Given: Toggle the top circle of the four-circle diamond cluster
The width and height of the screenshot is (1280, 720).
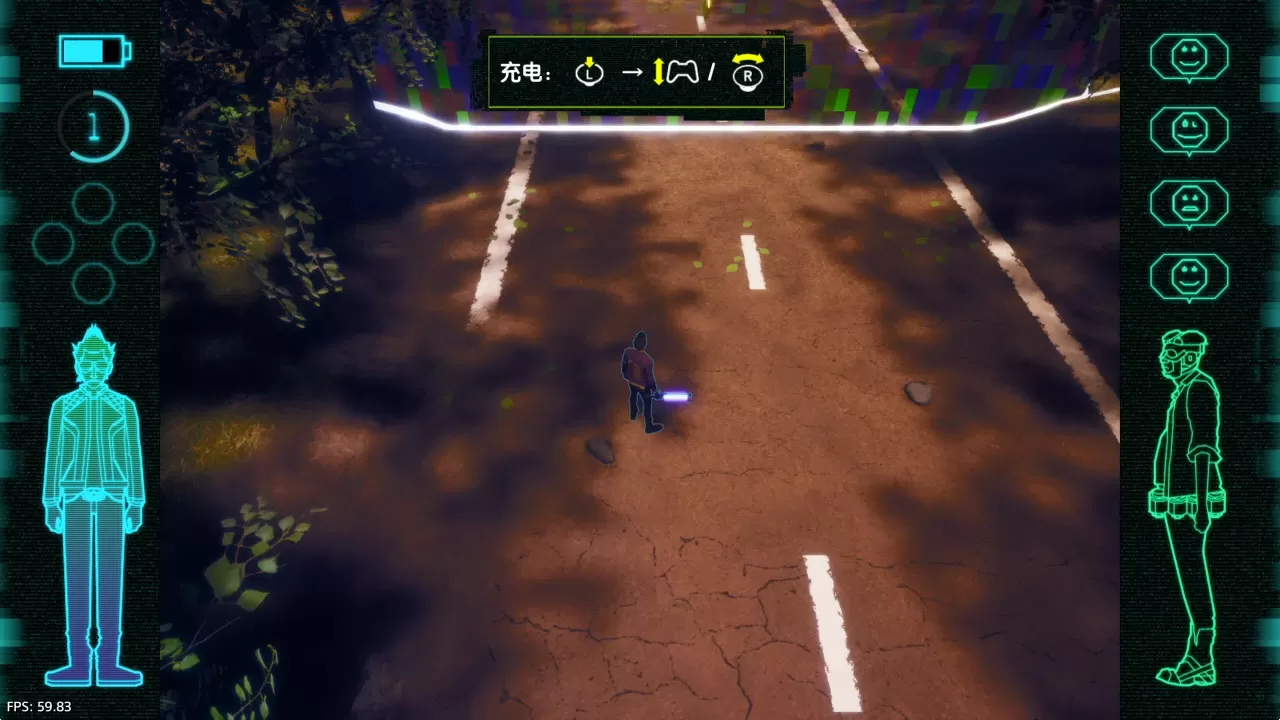Looking at the screenshot, I should click(x=93, y=202).
